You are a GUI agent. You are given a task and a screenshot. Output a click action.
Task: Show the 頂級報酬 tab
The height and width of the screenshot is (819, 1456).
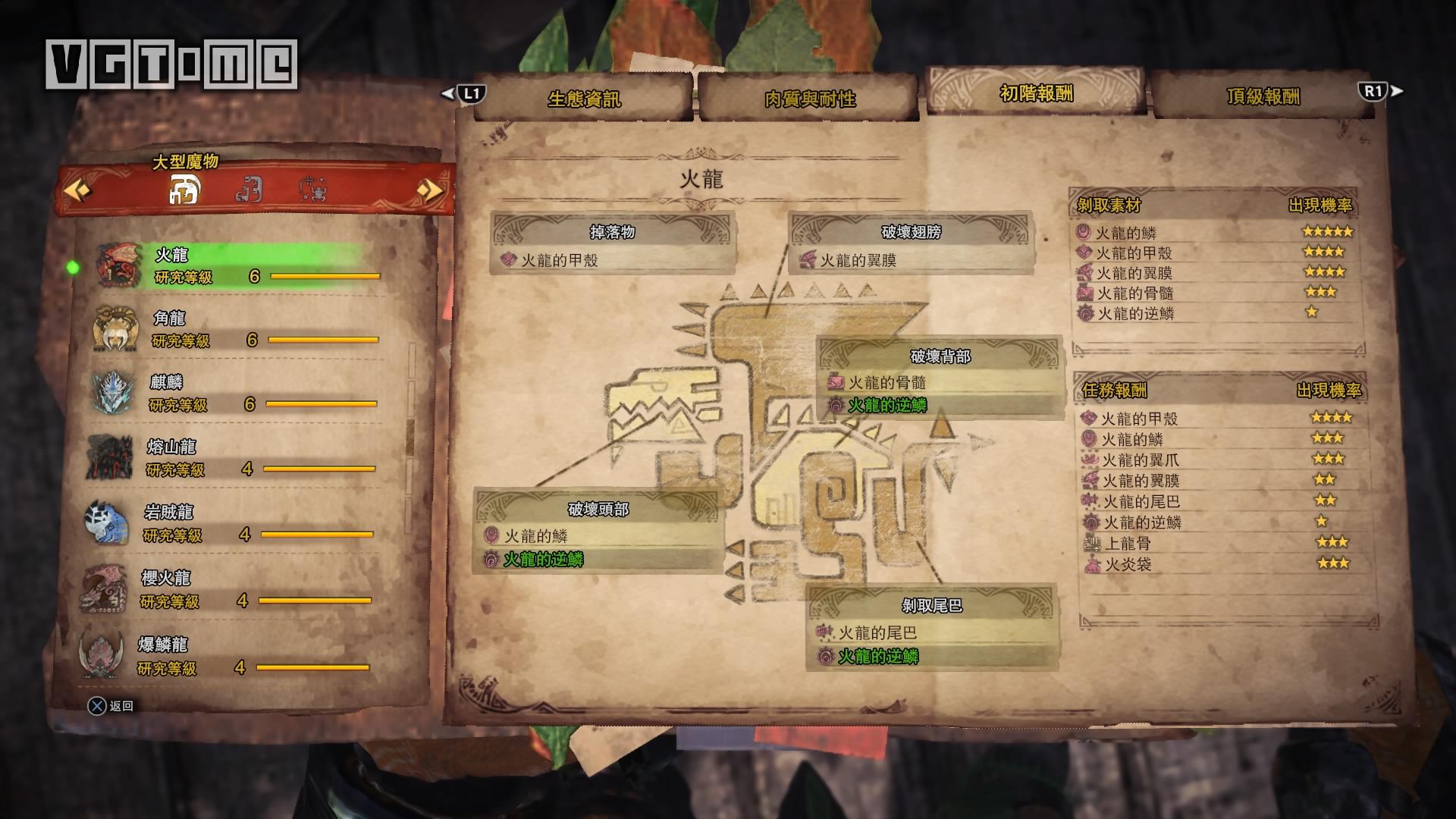[1263, 96]
